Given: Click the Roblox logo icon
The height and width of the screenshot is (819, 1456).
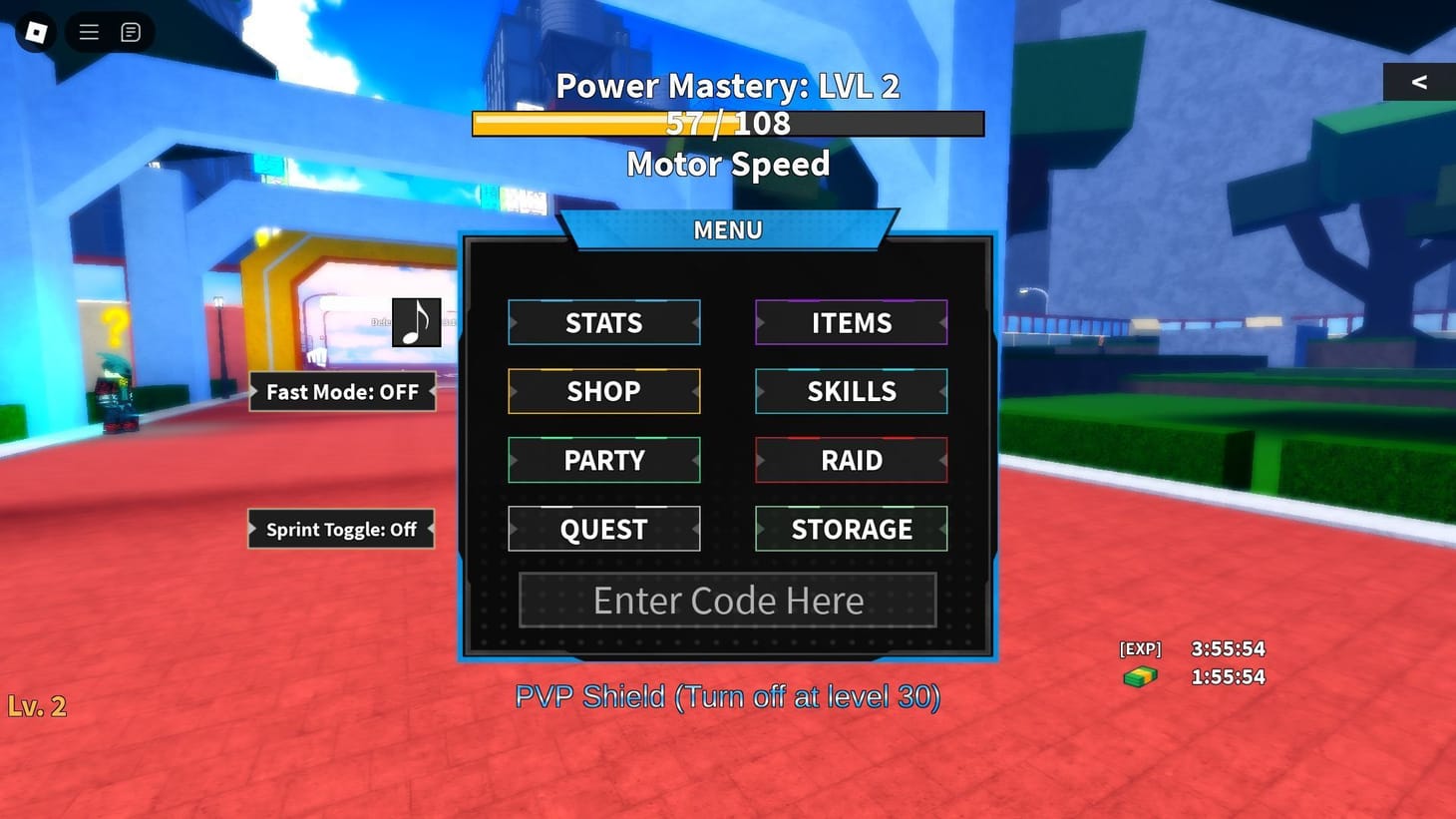Looking at the screenshot, I should click(35, 31).
